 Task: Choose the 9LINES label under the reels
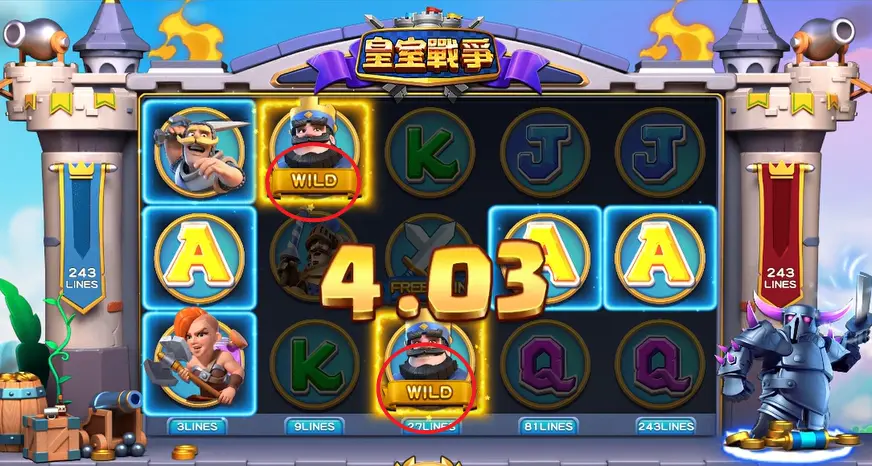tap(314, 425)
